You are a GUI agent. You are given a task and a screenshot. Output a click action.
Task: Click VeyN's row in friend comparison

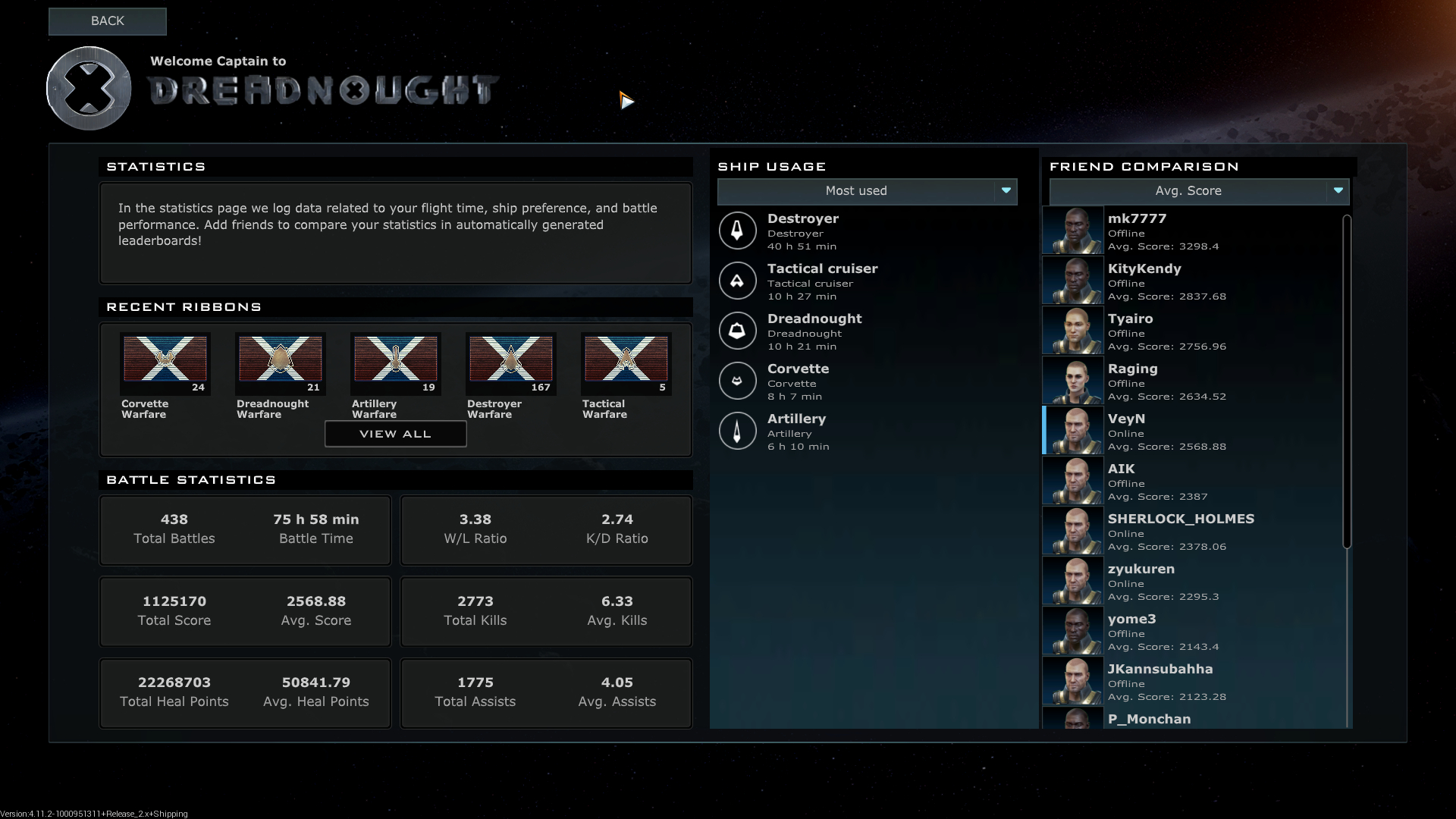[x=1191, y=431]
